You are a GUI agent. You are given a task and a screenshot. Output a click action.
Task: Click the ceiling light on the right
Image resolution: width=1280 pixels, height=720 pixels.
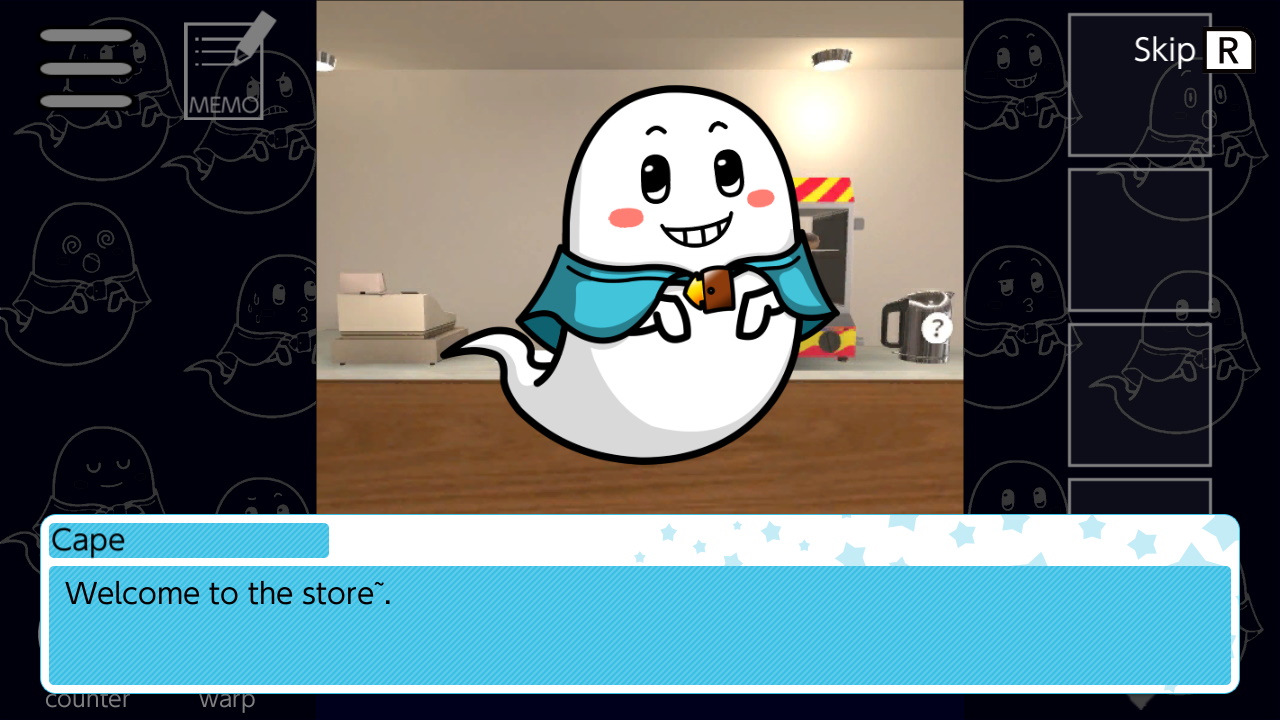[830, 57]
